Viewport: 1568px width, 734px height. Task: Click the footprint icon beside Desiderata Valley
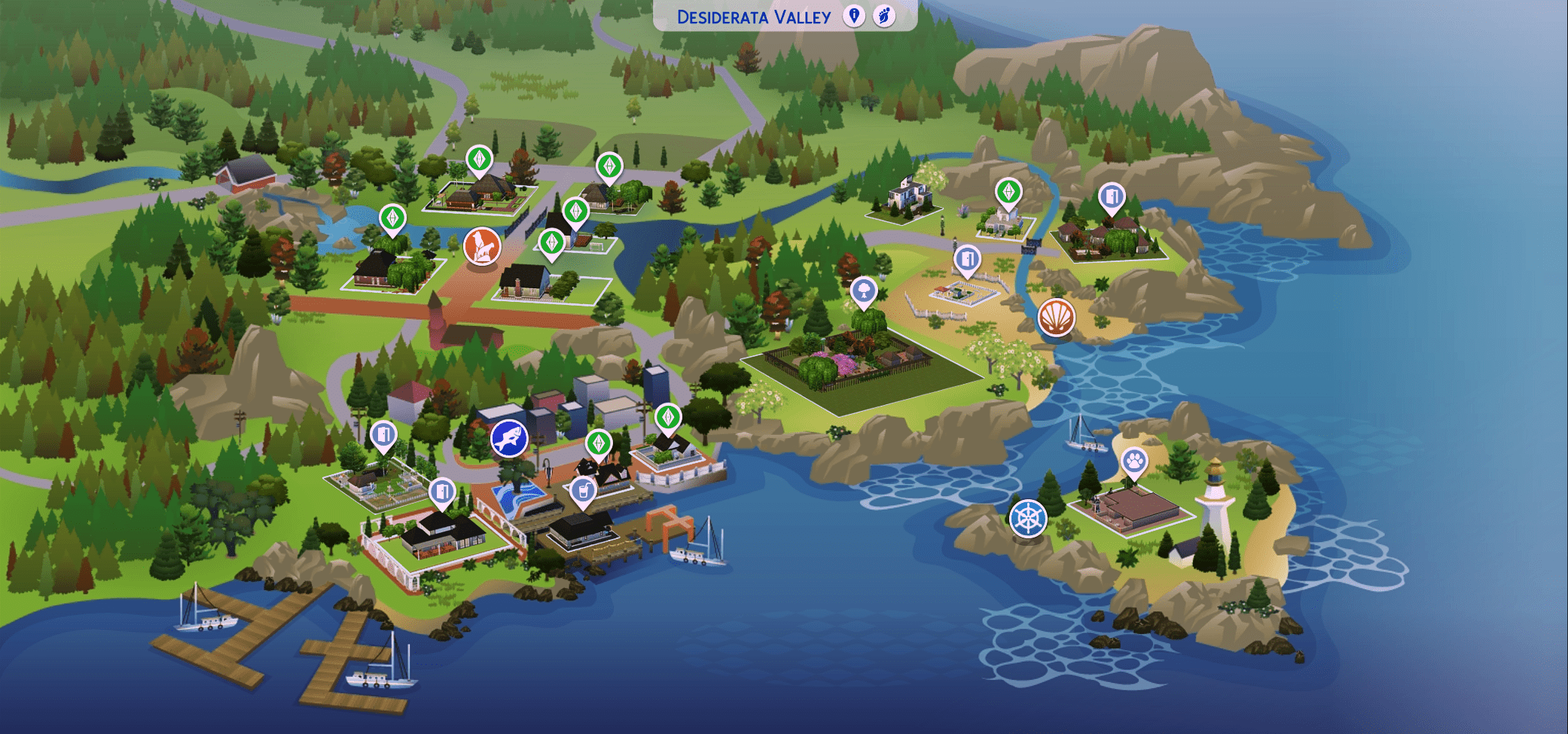pyautogui.click(x=884, y=16)
